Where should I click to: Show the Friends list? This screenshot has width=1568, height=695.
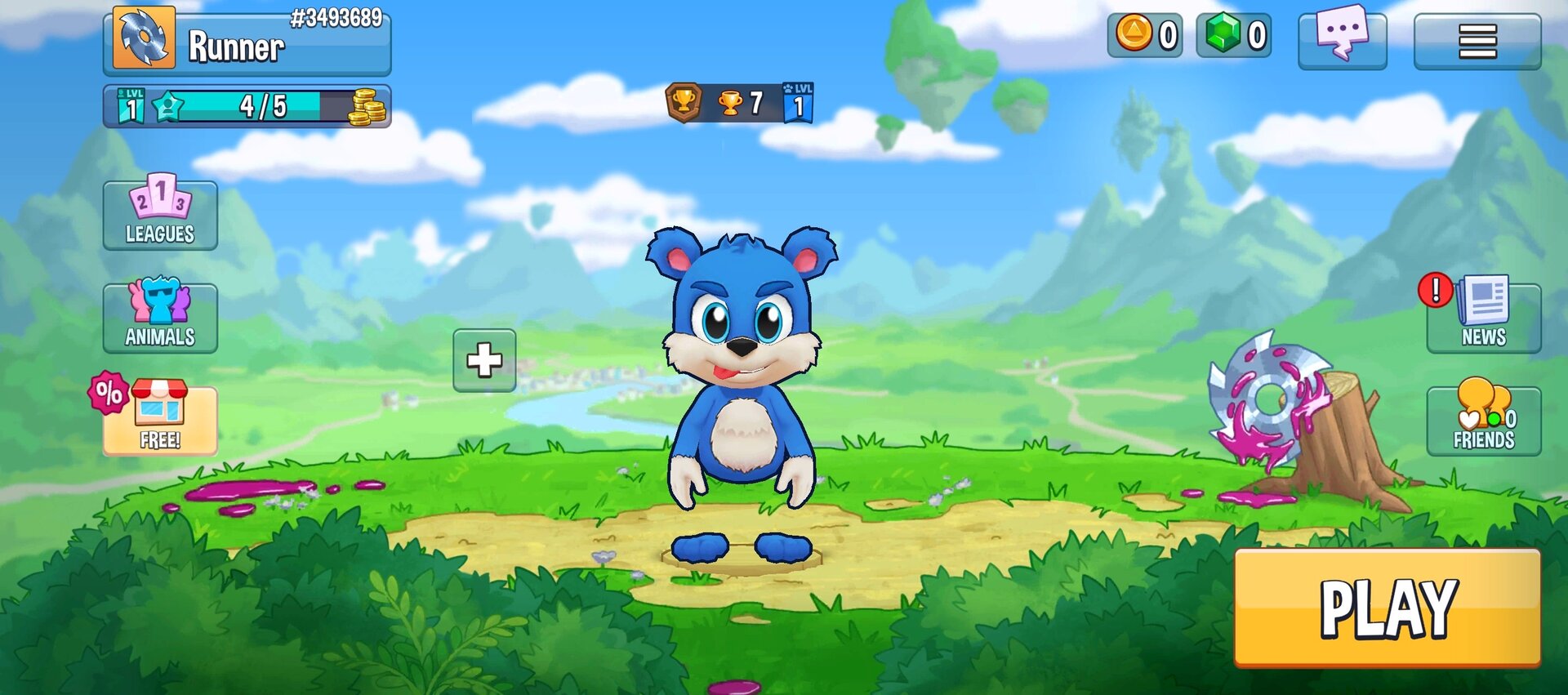(1483, 420)
